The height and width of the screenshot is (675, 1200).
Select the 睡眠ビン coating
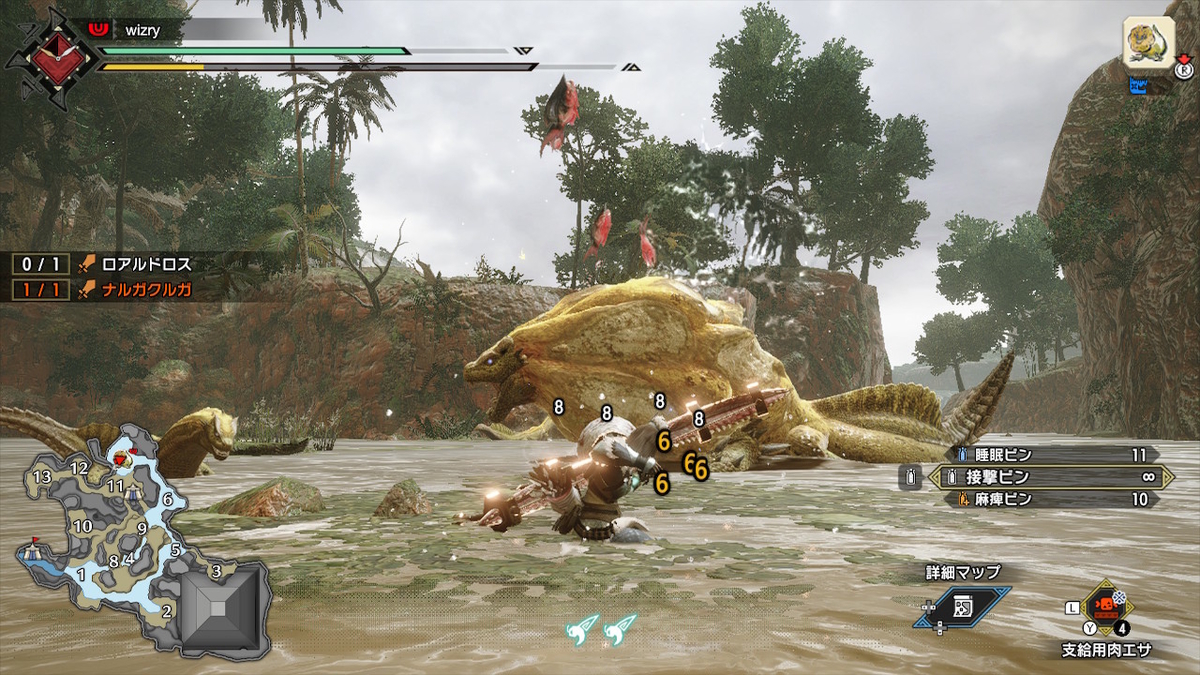pyautogui.click(x=1050, y=454)
